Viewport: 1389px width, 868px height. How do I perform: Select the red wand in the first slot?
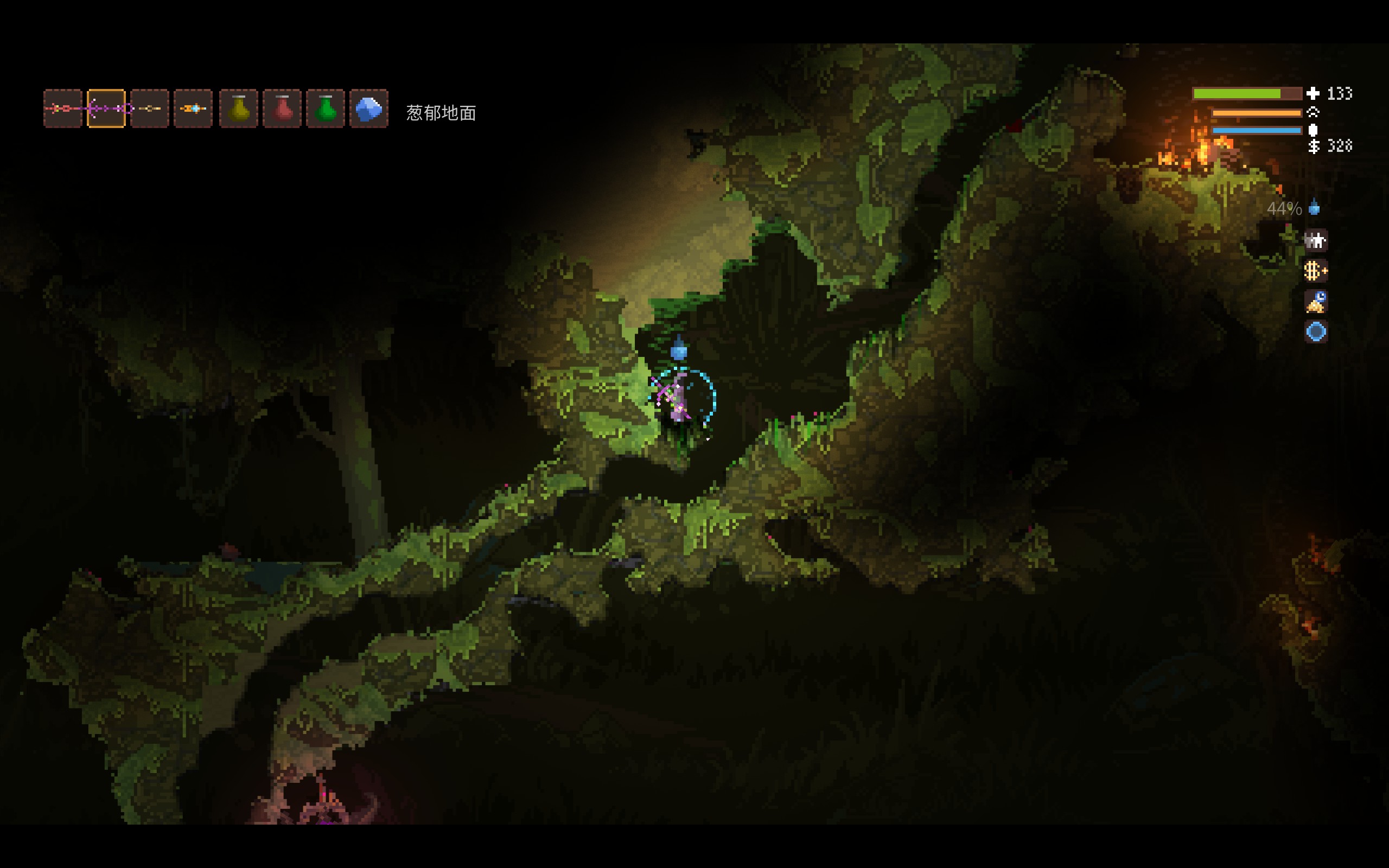62,108
